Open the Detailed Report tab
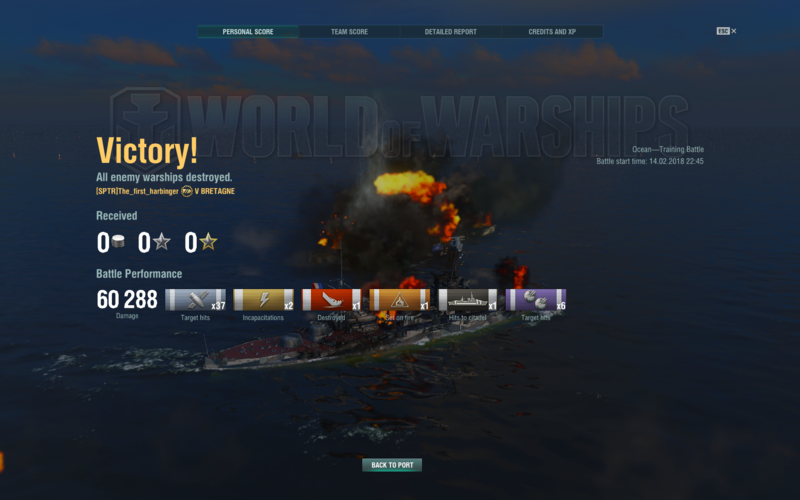The height and width of the screenshot is (500, 800). 450,32
